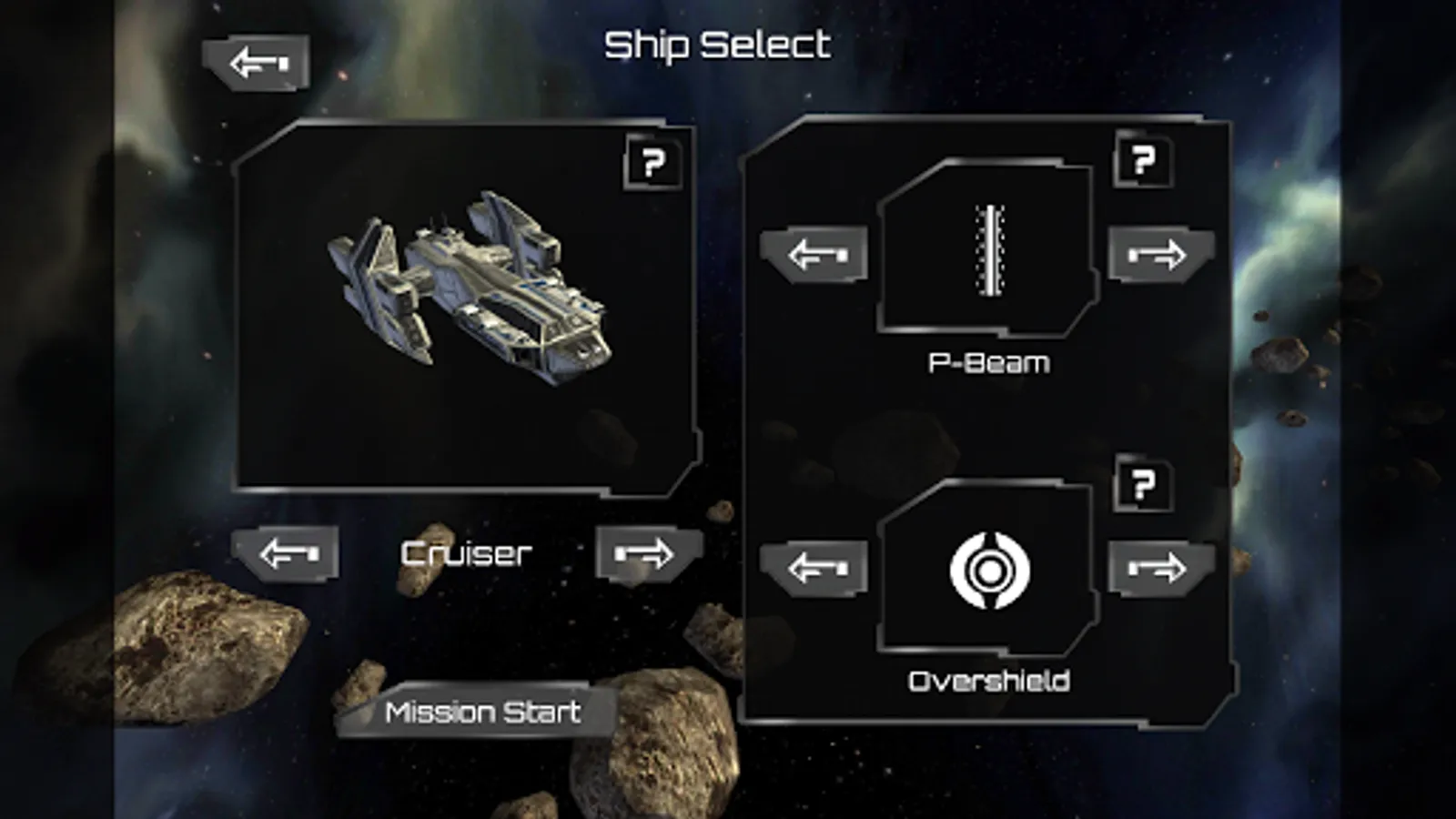Select the Overshield ability icon tile
1456x819 pixels.
coord(988,570)
